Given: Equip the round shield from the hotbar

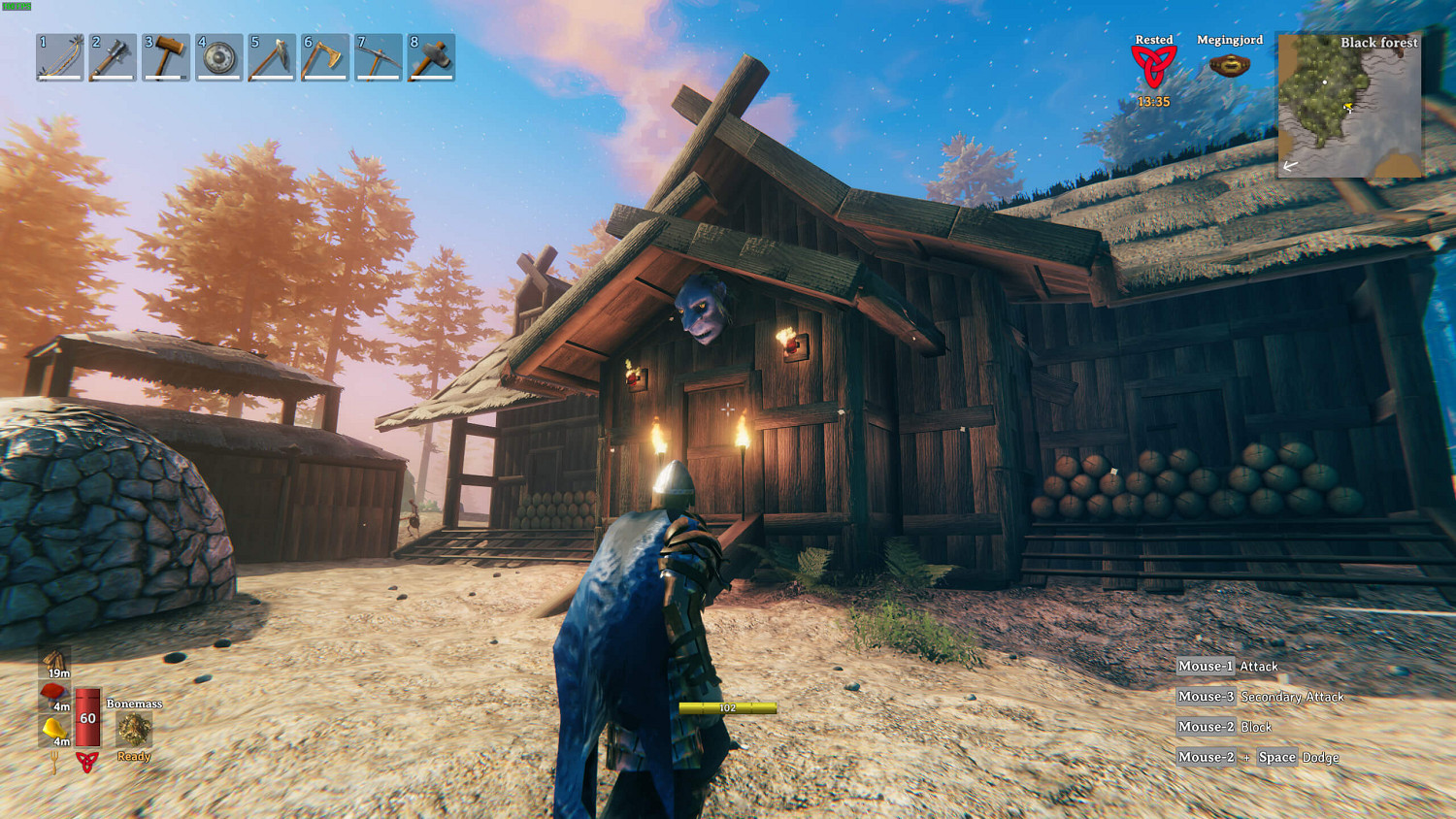Looking at the screenshot, I should [218, 57].
